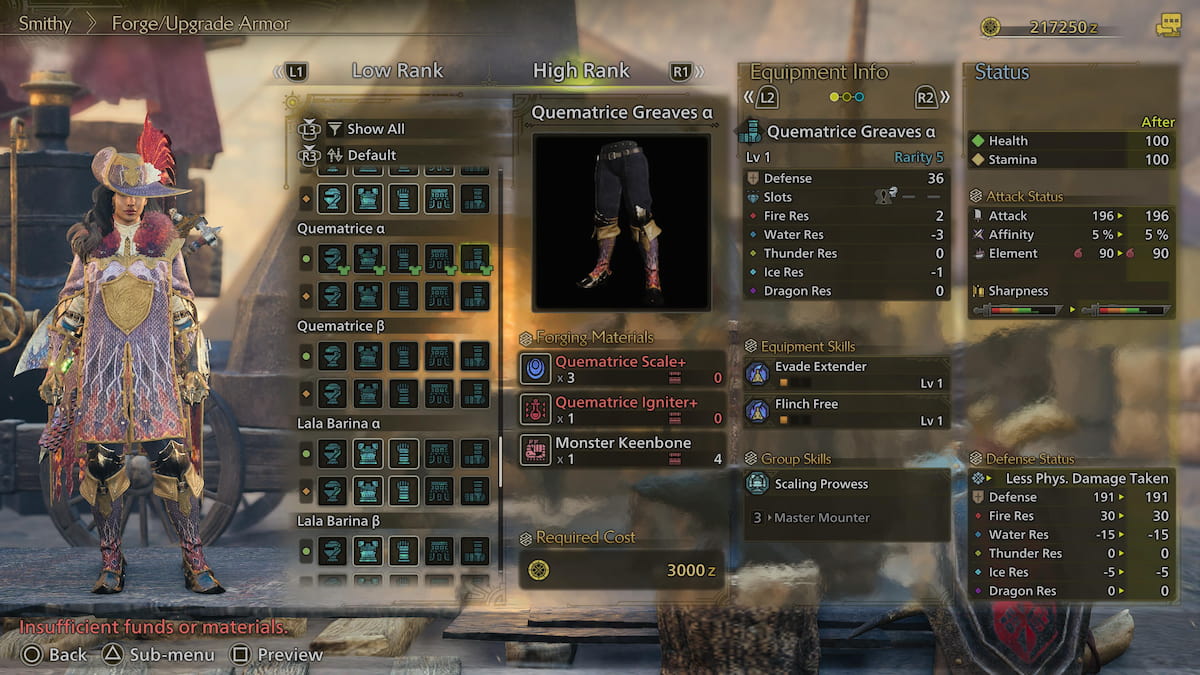1200x675 pixels.
Task: Open the Show All filter
Action: coord(375,129)
